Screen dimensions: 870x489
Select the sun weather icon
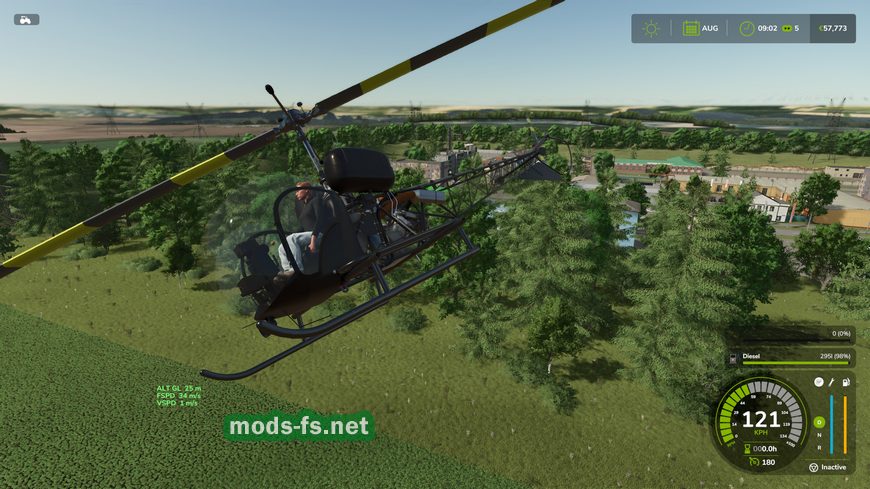651,28
